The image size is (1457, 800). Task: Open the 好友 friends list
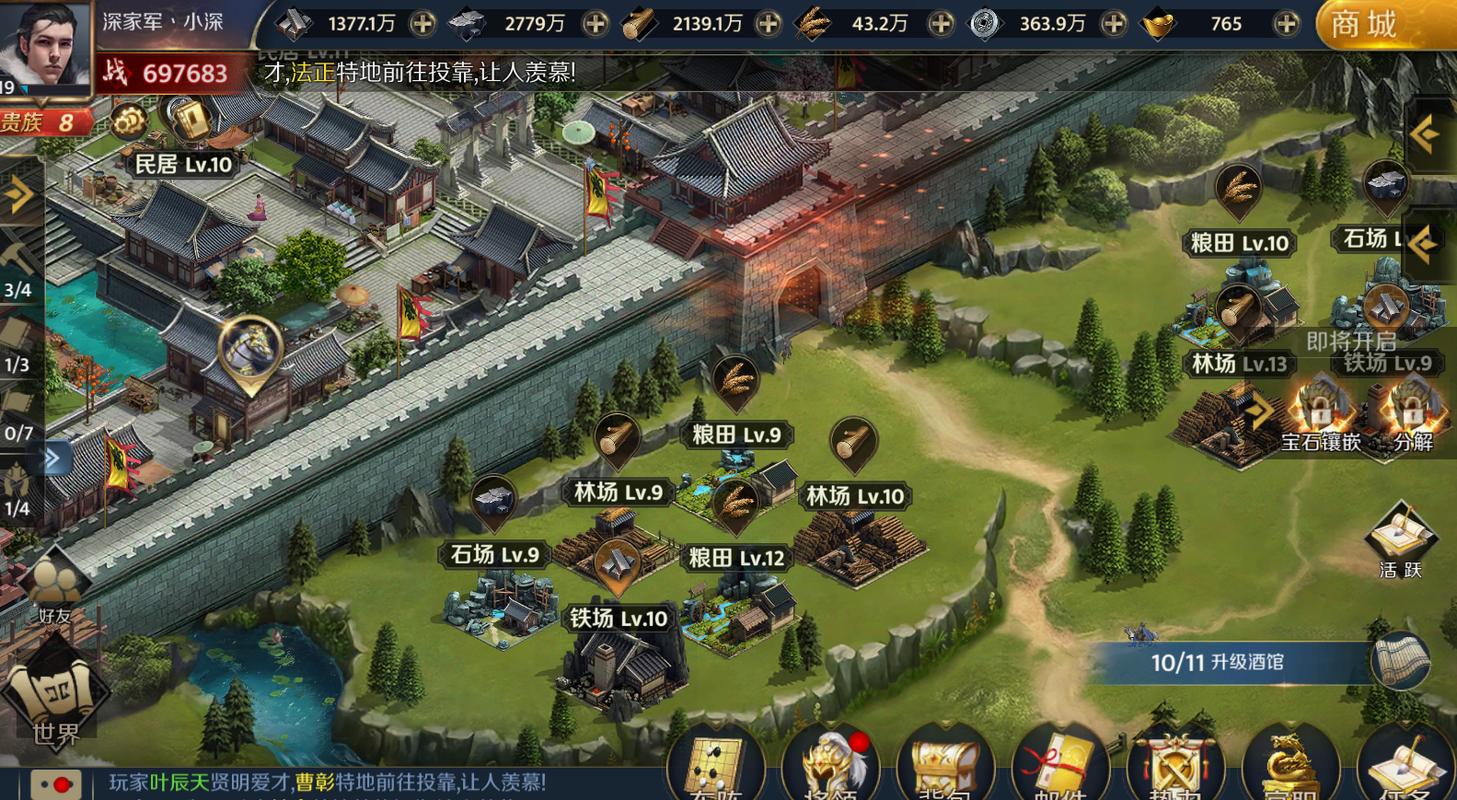54,592
